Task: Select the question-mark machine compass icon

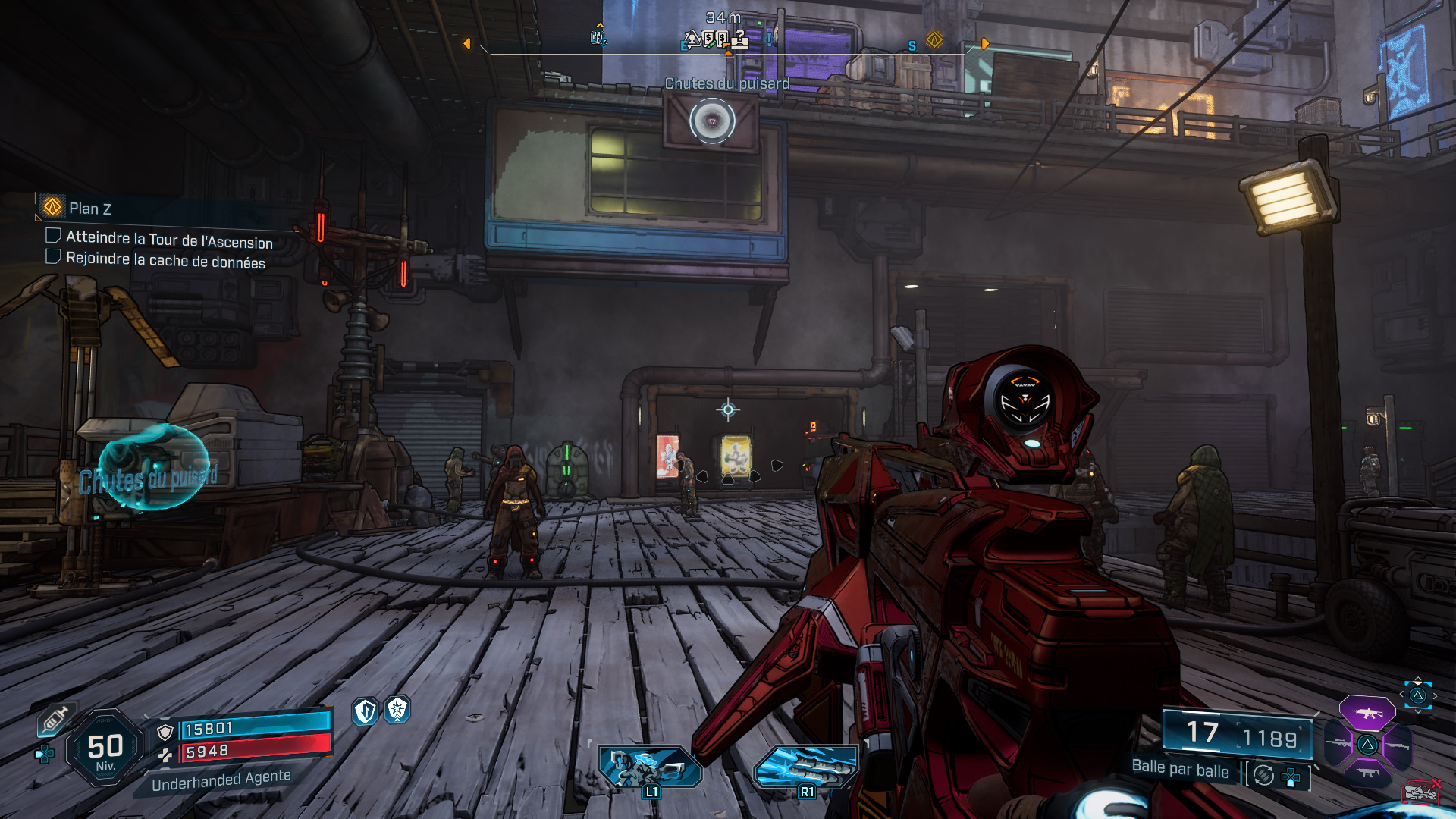Action: coord(739,38)
